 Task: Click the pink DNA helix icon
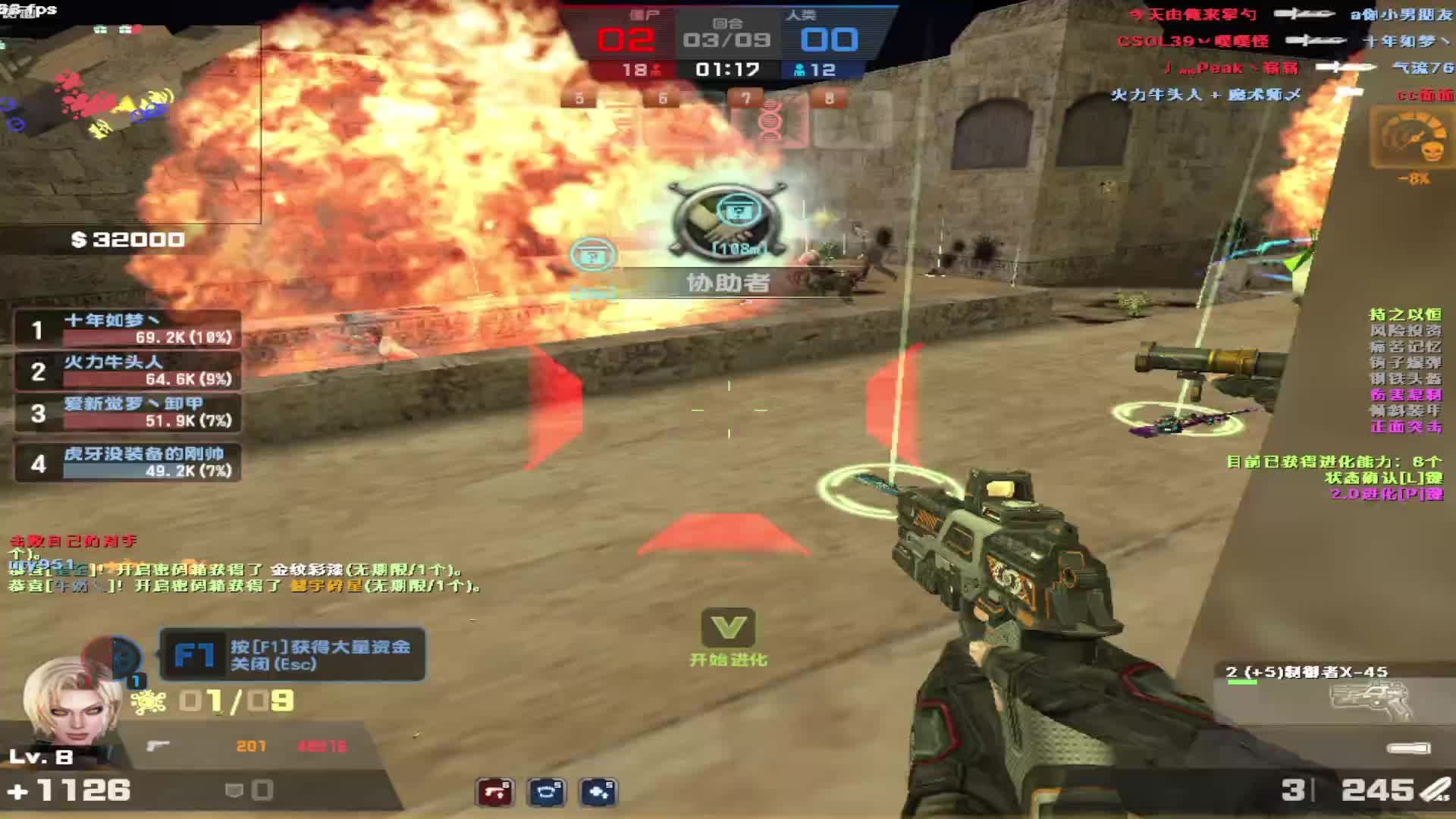770,121
